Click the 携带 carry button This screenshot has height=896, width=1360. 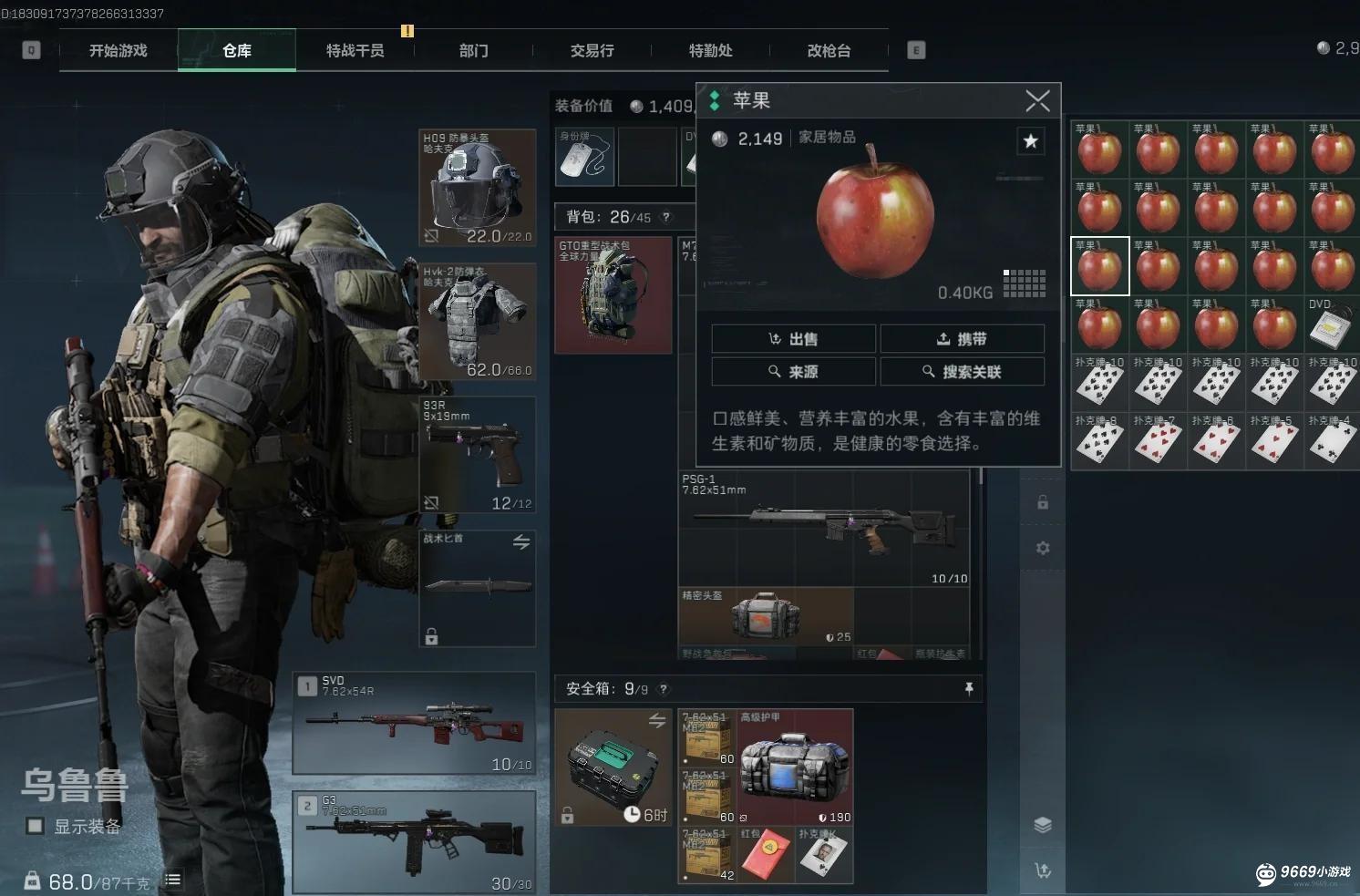pyautogui.click(x=962, y=339)
